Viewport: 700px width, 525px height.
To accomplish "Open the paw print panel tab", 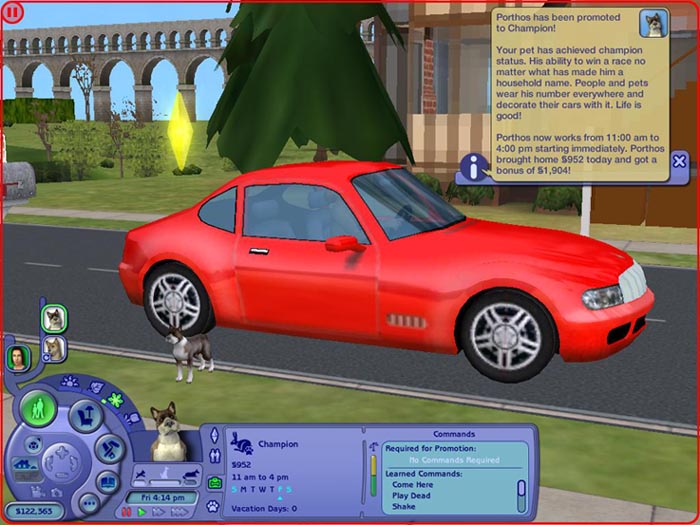I will coord(213,506).
